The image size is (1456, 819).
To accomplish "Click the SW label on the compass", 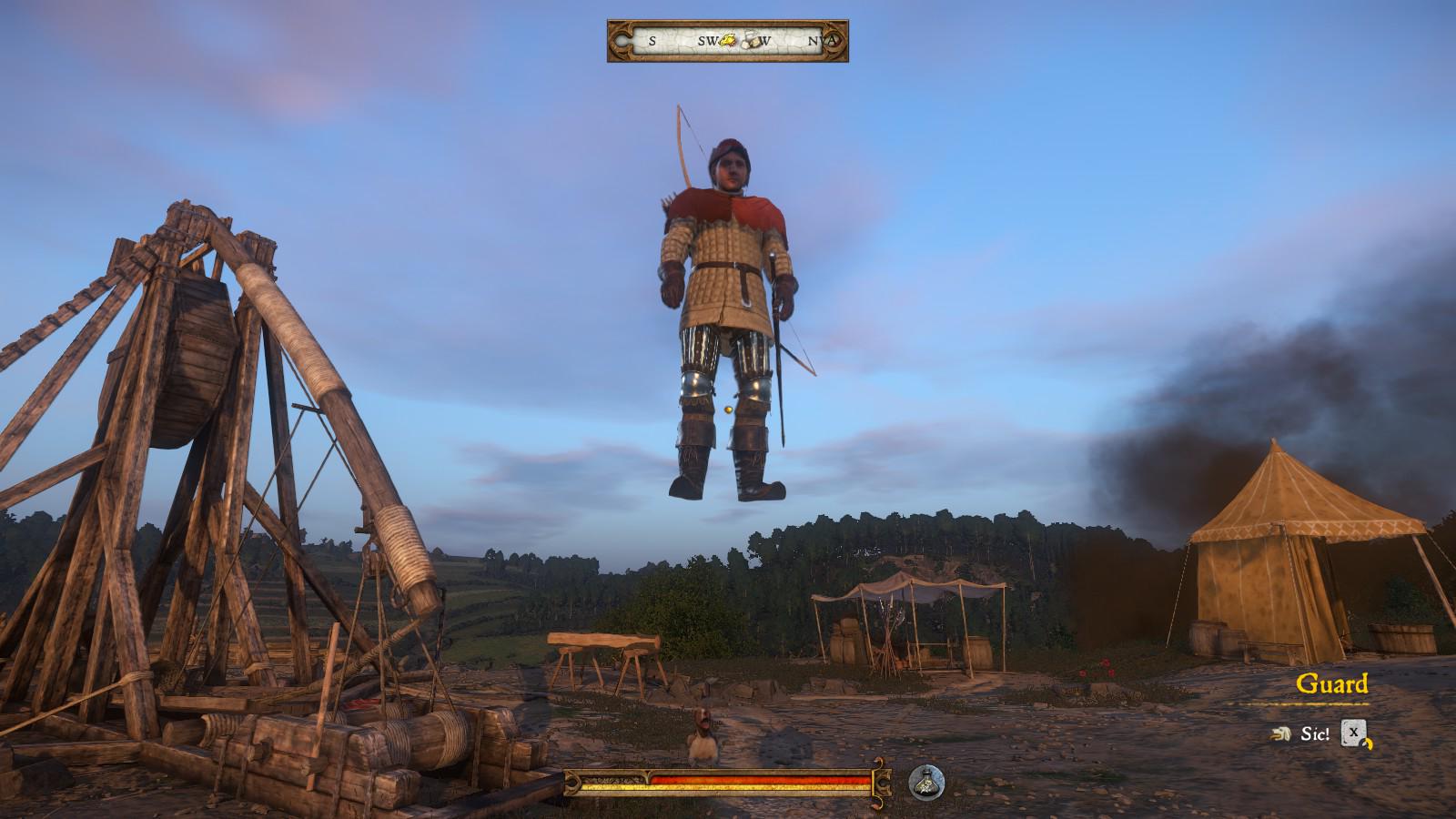I will point(706,40).
